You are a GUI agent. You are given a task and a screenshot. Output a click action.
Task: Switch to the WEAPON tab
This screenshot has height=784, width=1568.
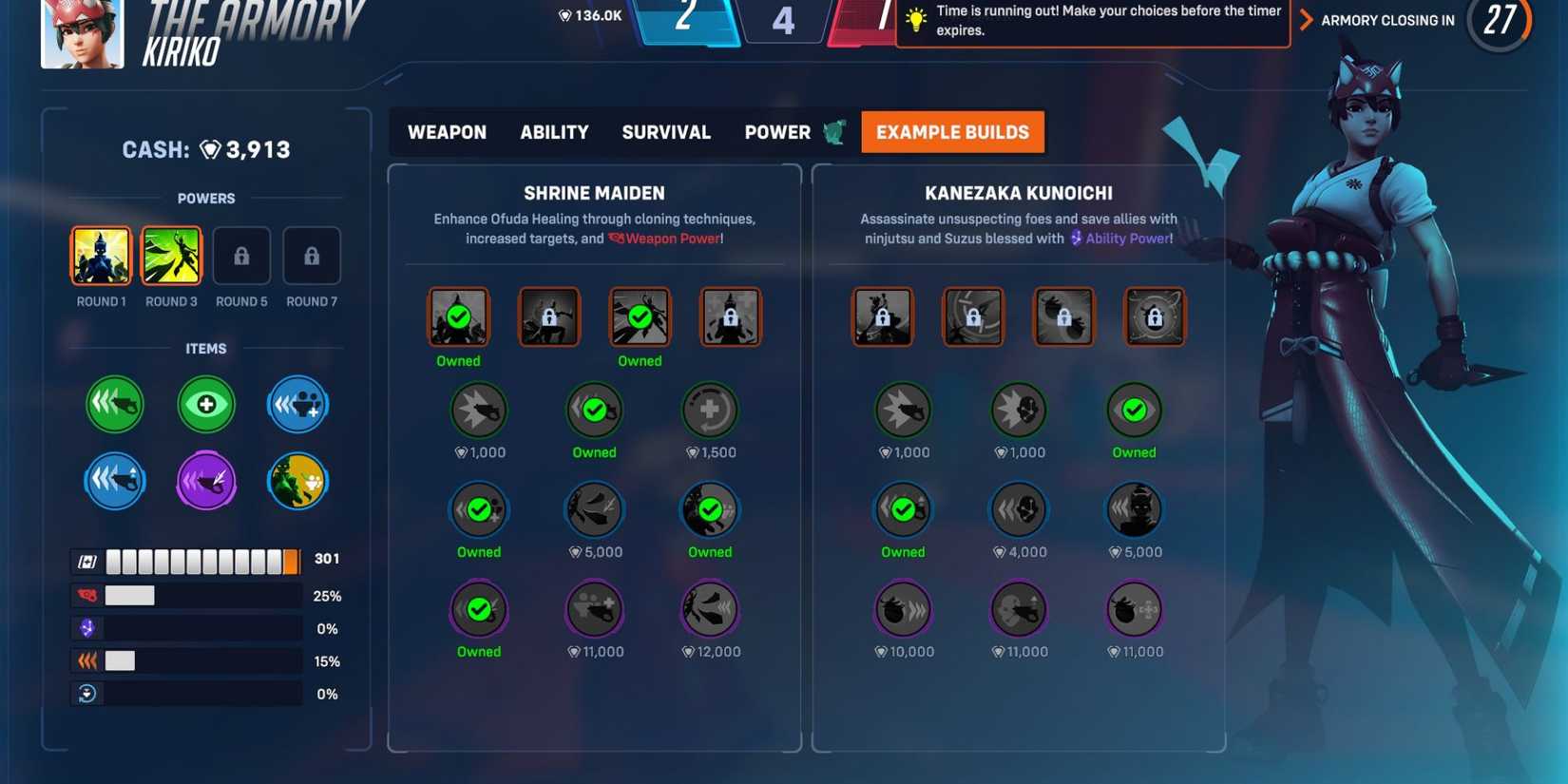click(446, 132)
